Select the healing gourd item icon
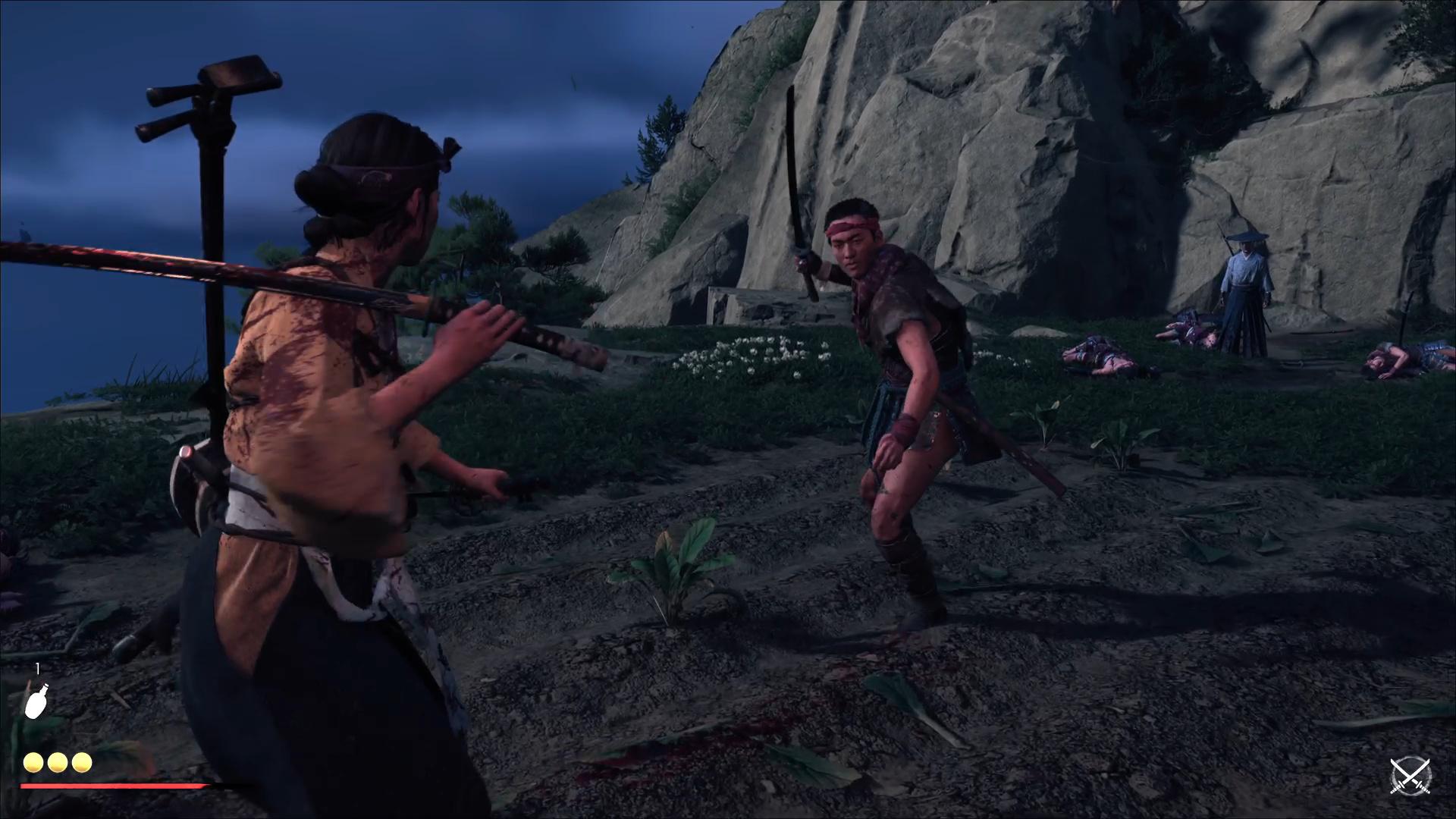1456x819 pixels. (x=36, y=701)
